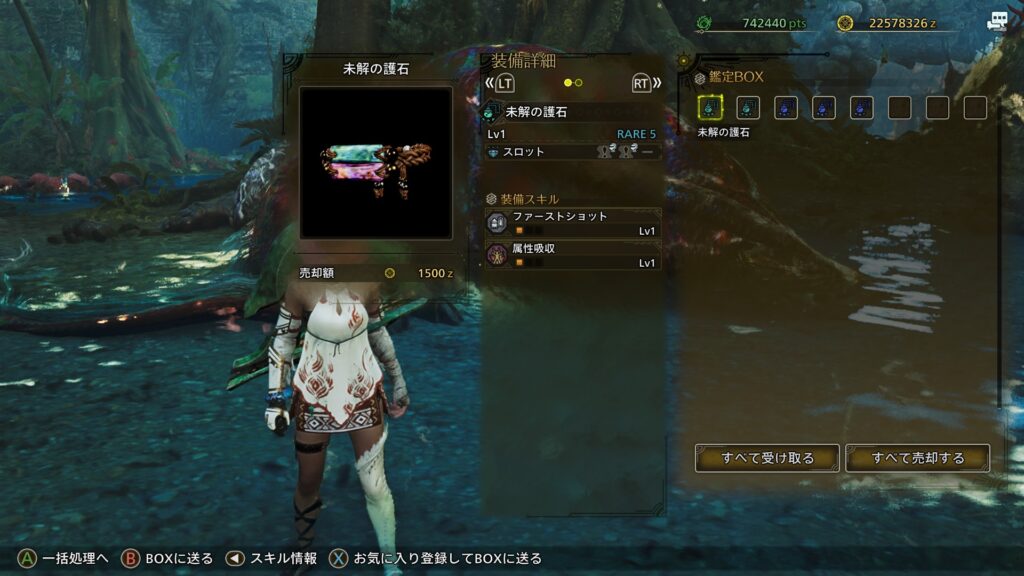Click the すべて売却する button
Image resolution: width=1024 pixels, height=576 pixels.
[x=917, y=458]
